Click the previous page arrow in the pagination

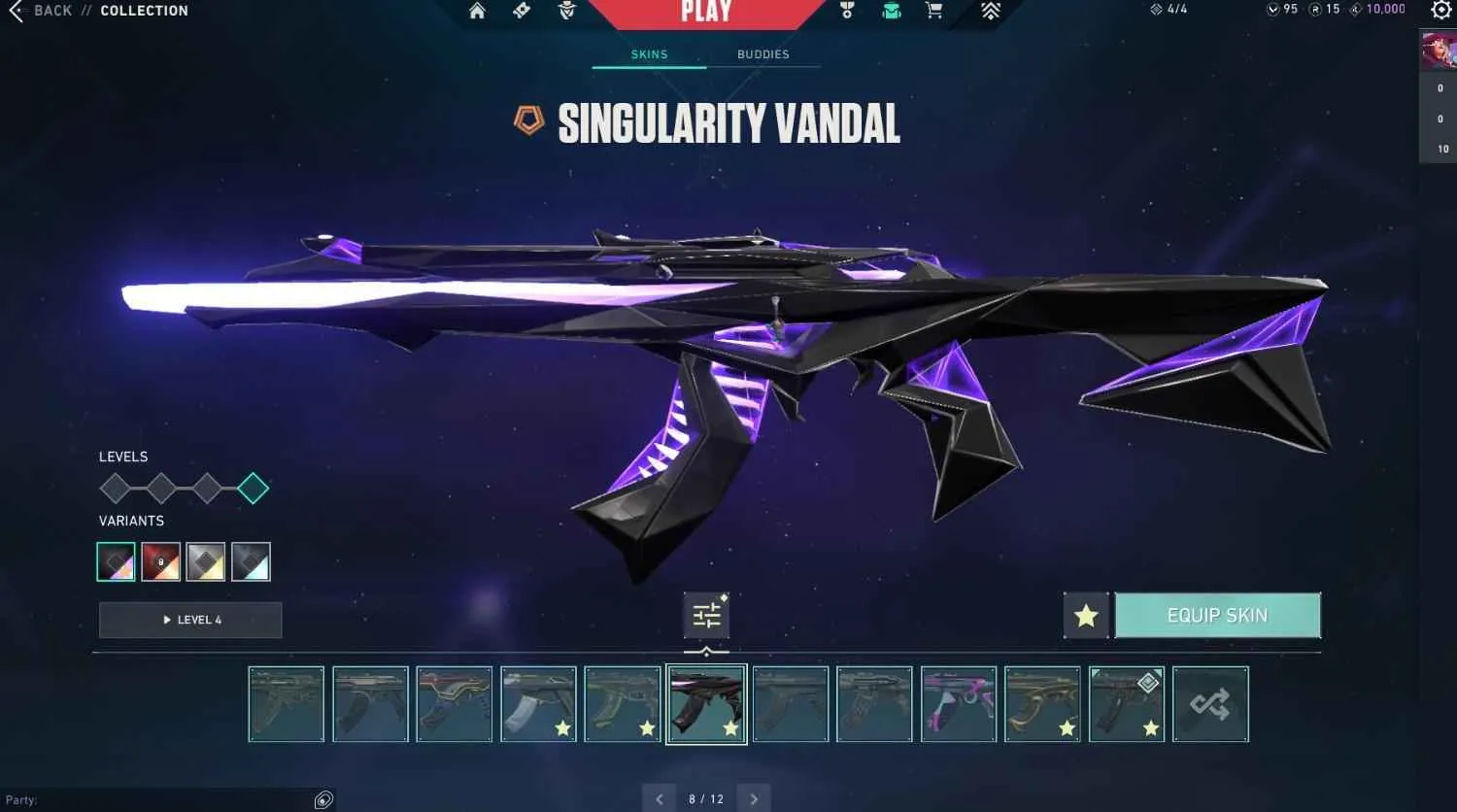pyautogui.click(x=660, y=797)
